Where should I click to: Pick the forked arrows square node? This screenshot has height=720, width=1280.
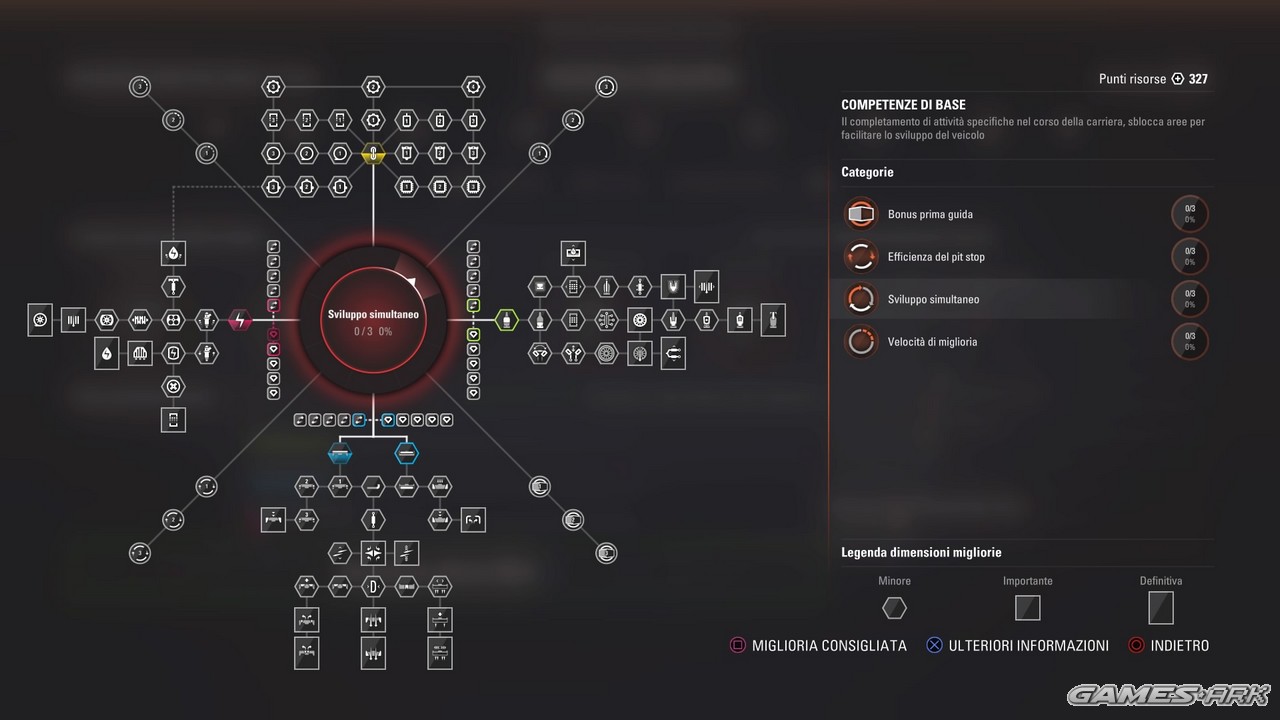click(x=673, y=353)
